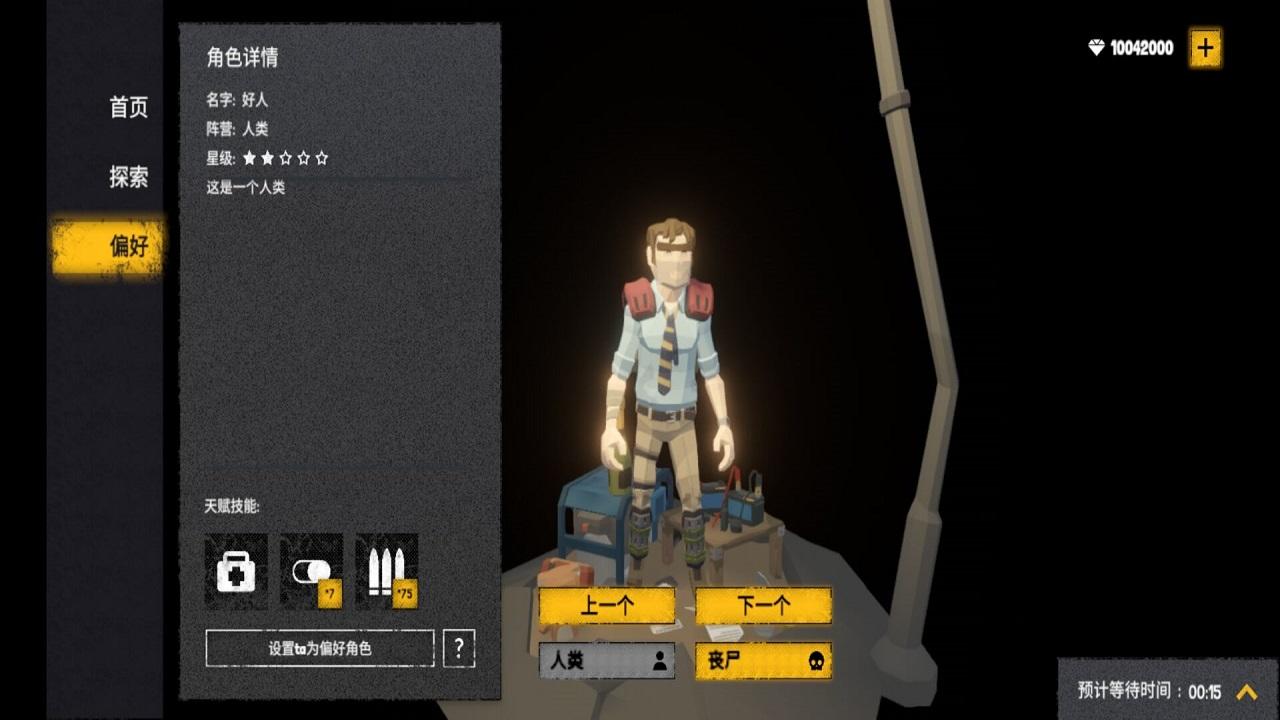
Task: Select the medkit talent skill icon
Action: click(x=235, y=570)
